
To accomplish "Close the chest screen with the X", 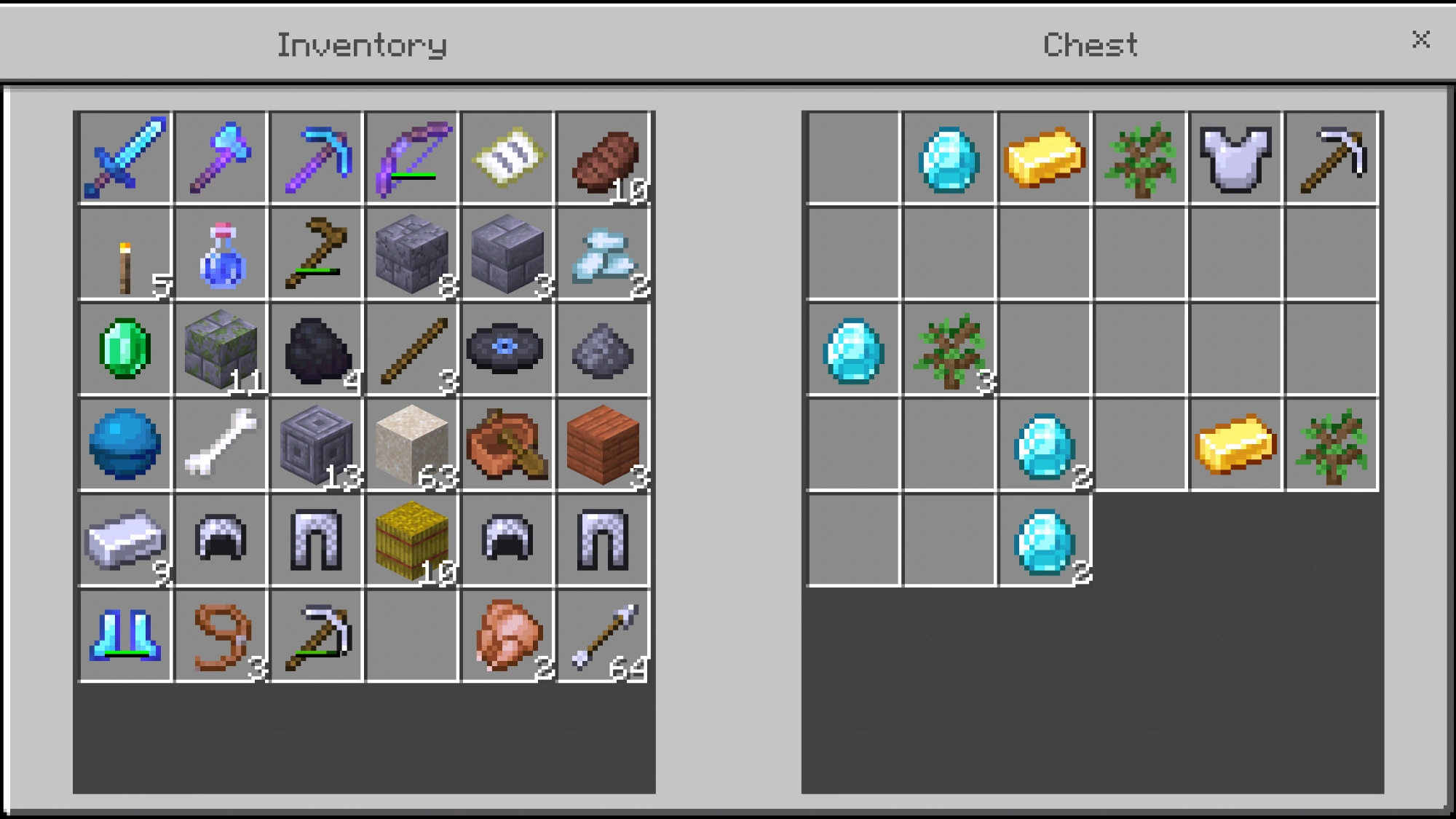I will pyautogui.click(x=1420, y=40).
